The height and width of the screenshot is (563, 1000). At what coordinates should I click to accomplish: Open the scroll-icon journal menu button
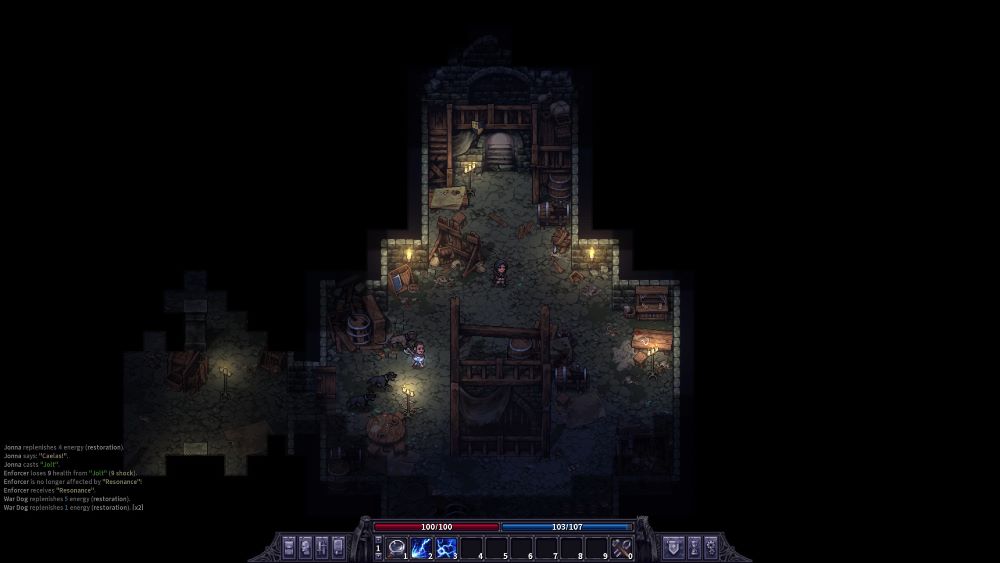pos(338,547)
